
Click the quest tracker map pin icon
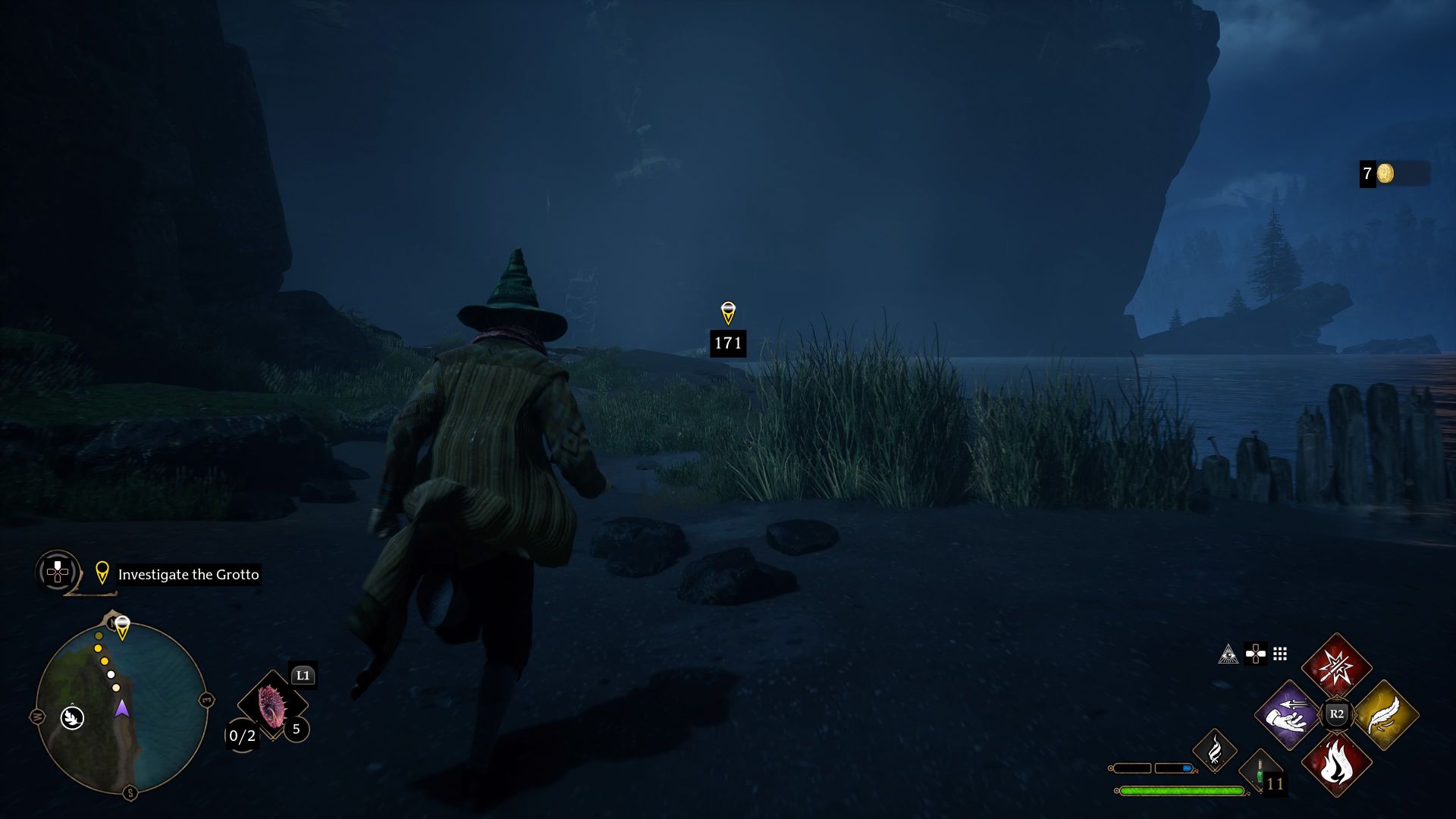click(102, 574)
